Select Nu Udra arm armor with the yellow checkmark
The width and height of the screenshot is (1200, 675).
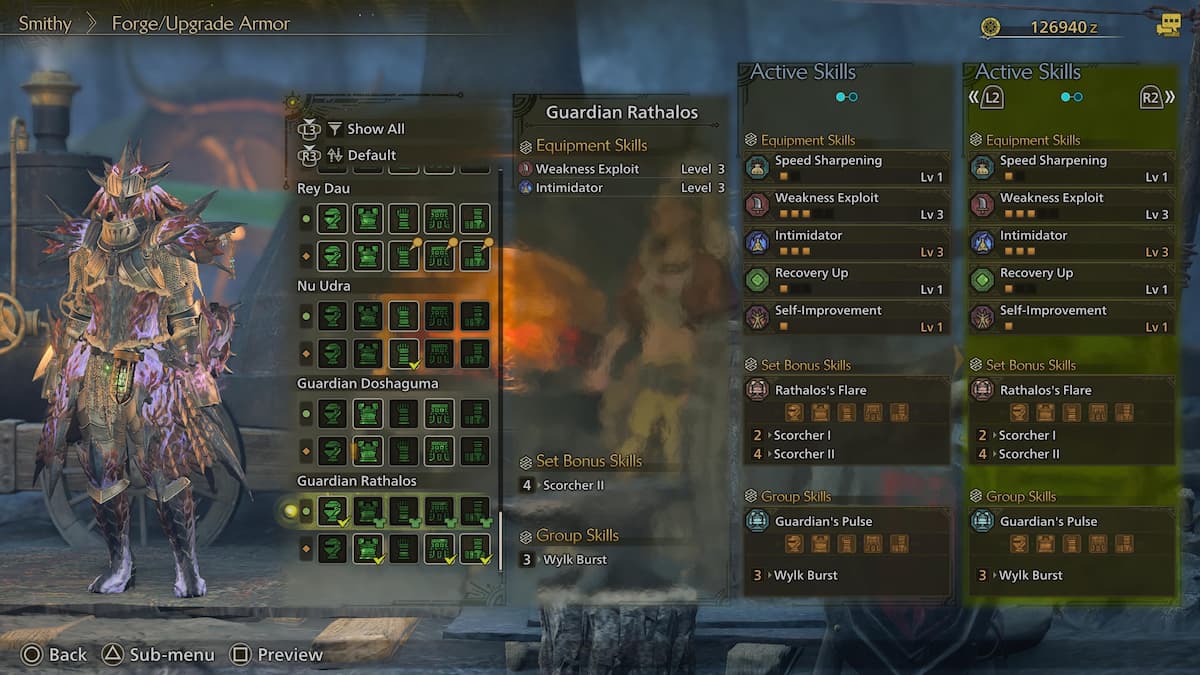tap(403, 353)
